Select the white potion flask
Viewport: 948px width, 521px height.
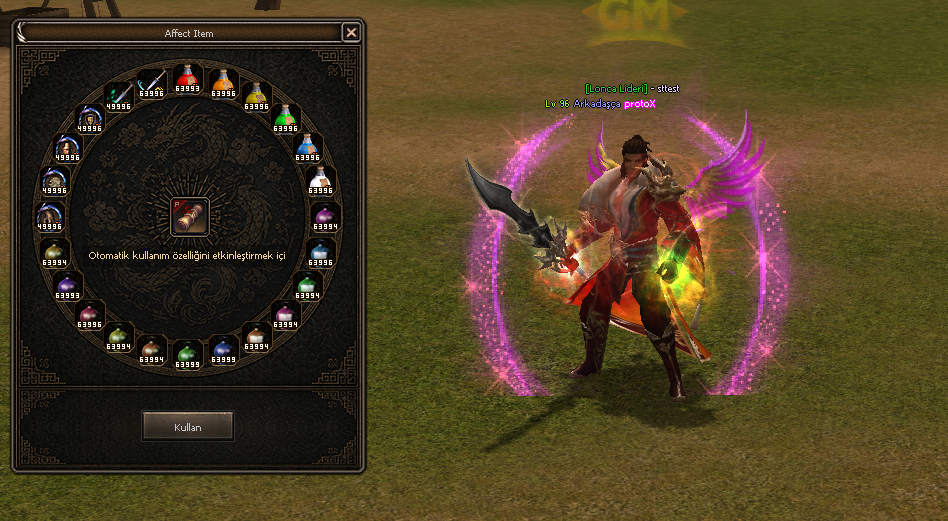click(320, 181)
